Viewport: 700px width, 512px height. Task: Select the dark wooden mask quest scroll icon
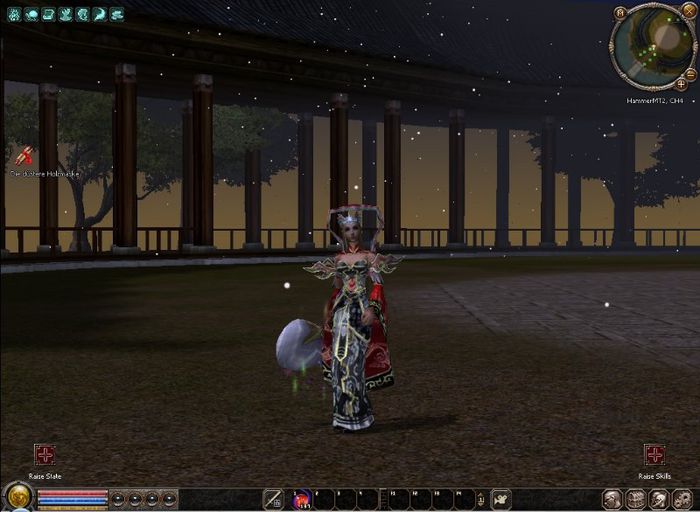click(23, 156)
